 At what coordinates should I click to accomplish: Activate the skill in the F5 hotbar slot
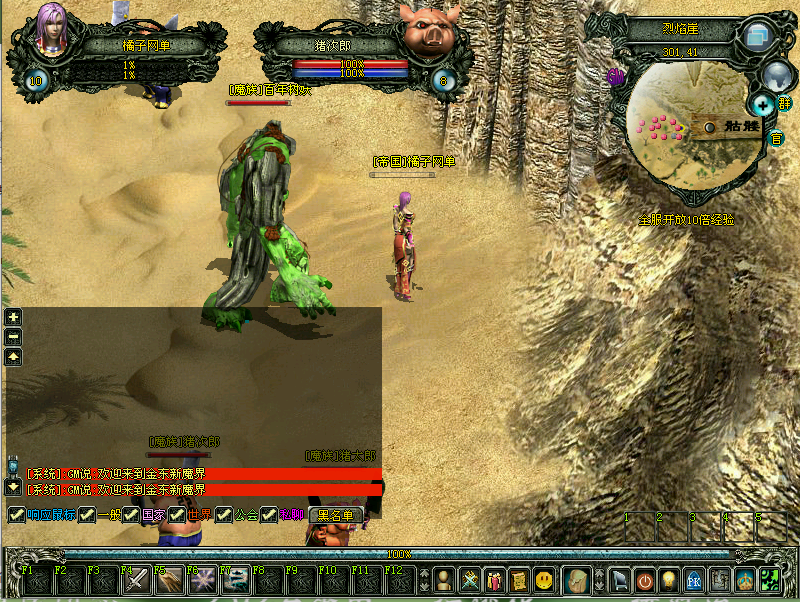click(x=168, y=580)
